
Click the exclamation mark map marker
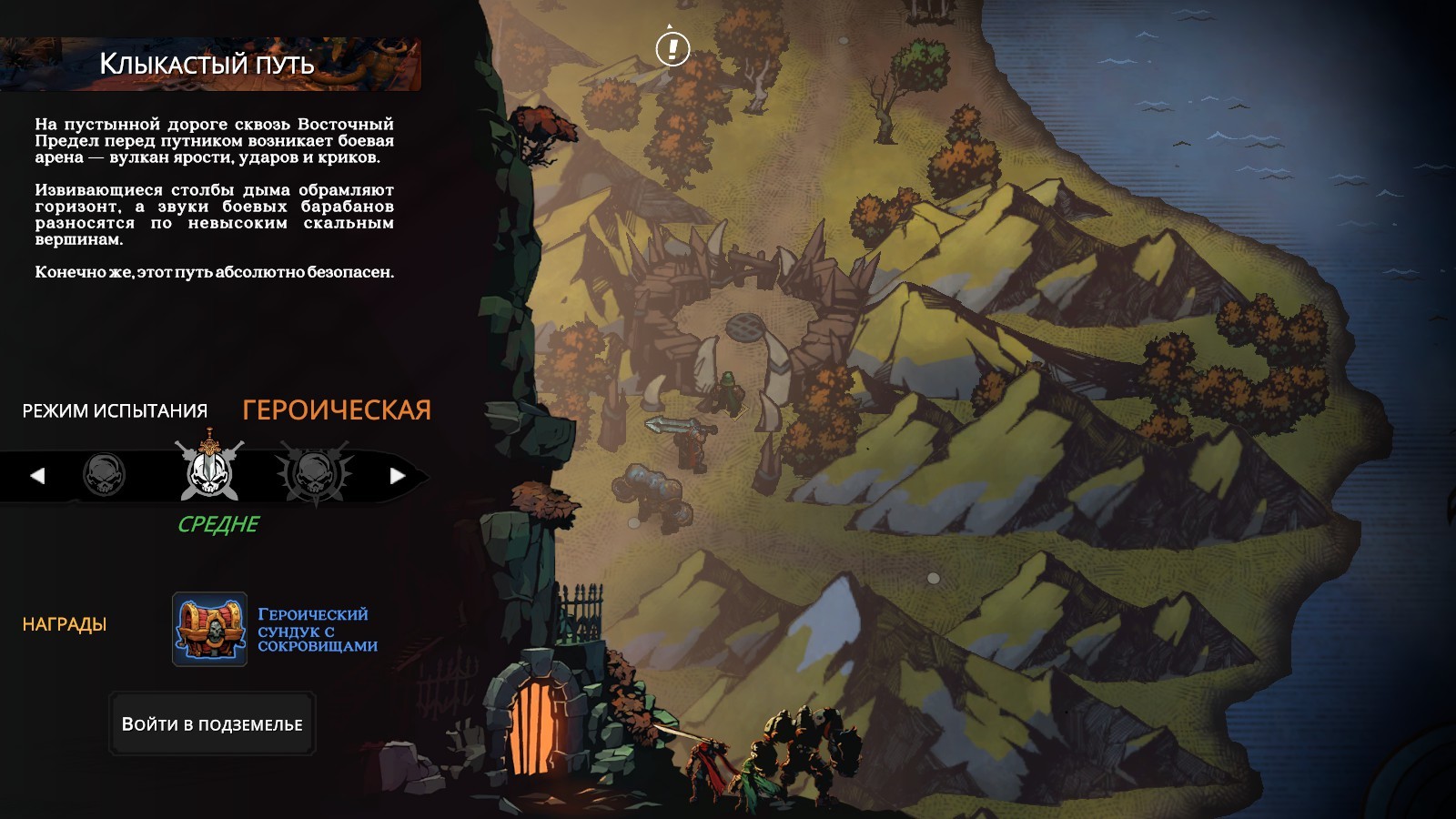[x=672, y=48]
